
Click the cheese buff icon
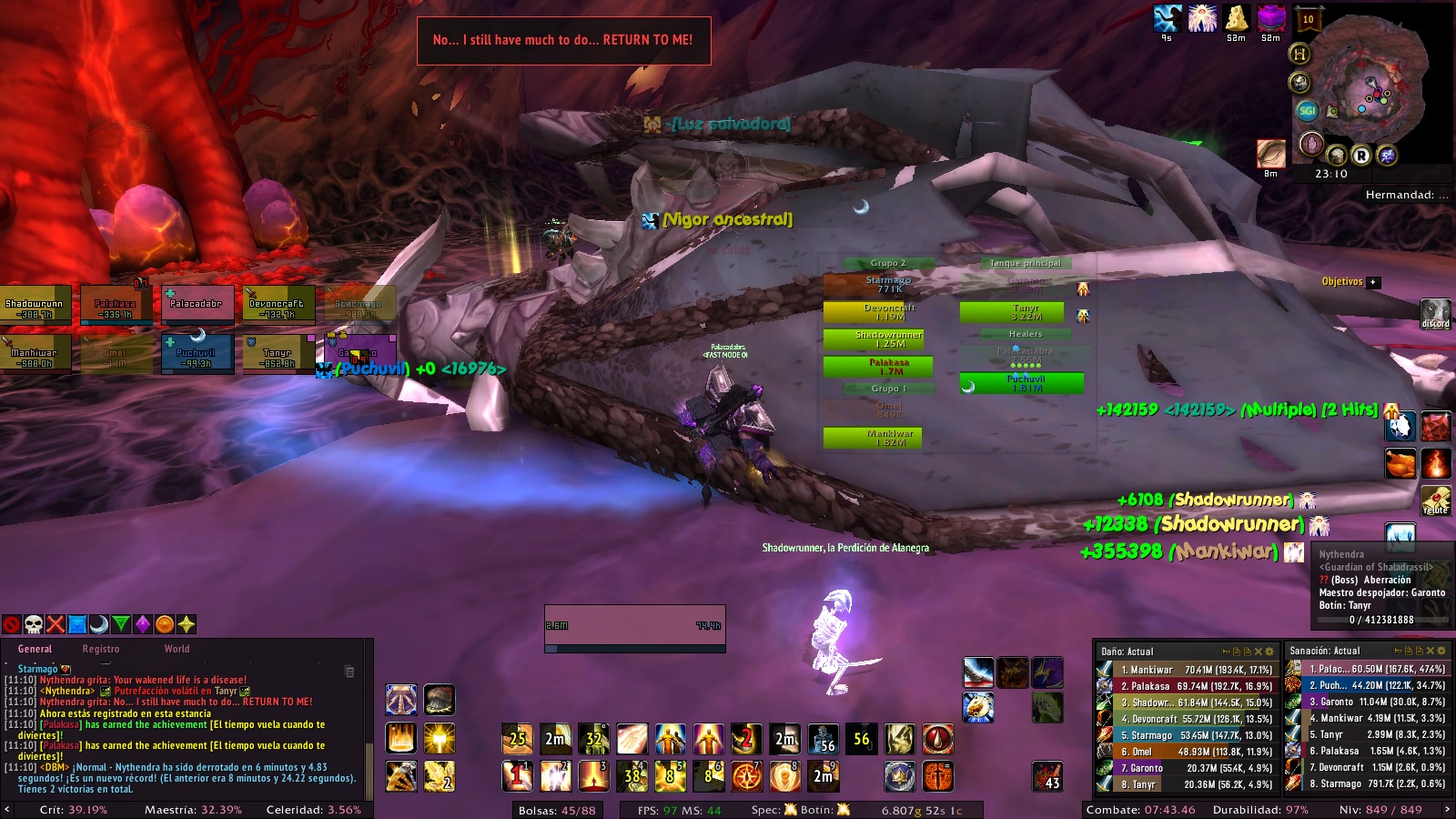click(1237, 17)
